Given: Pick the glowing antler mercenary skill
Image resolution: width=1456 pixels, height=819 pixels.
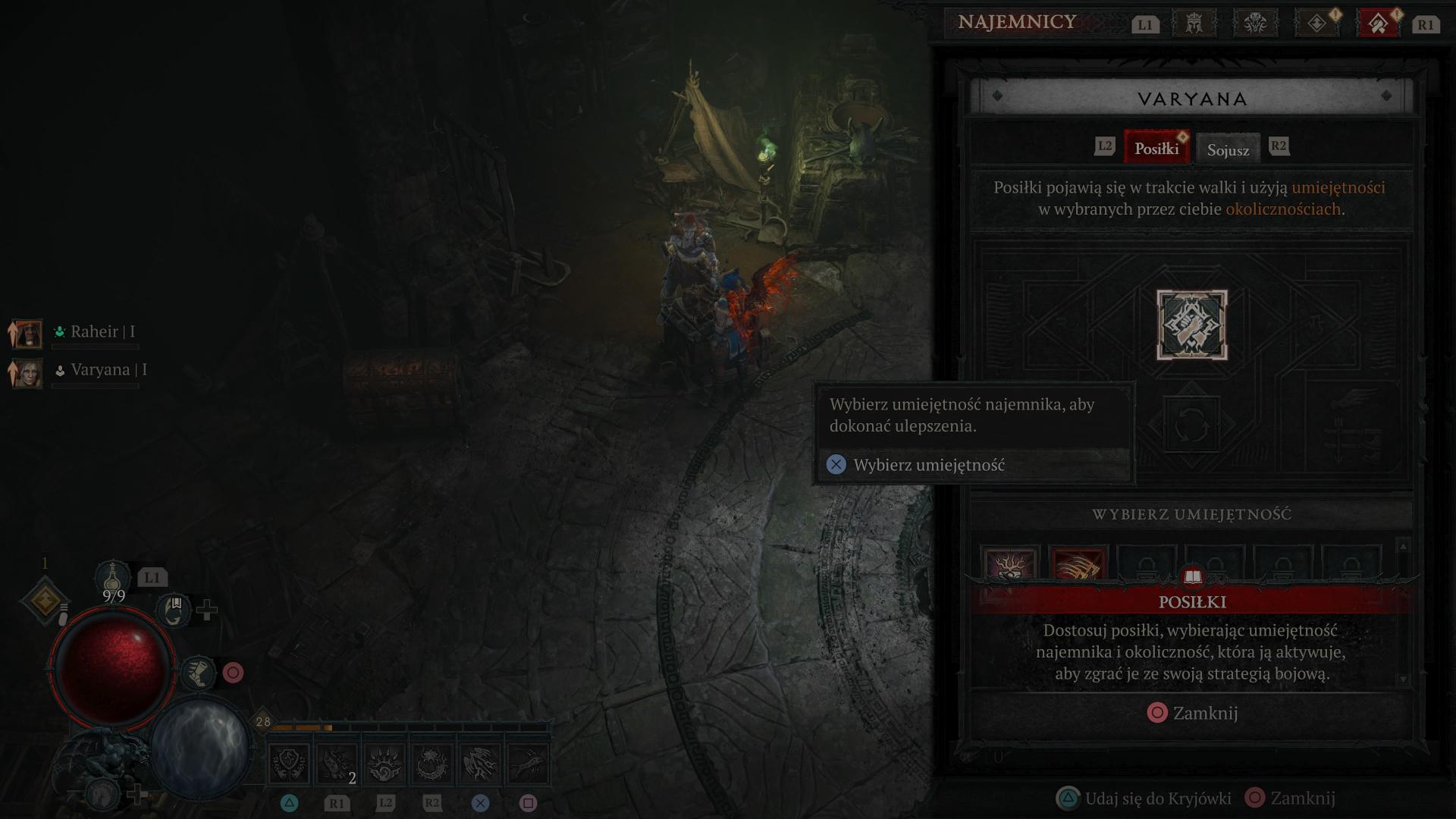Looking at the screenshot, I should 1009,565.
